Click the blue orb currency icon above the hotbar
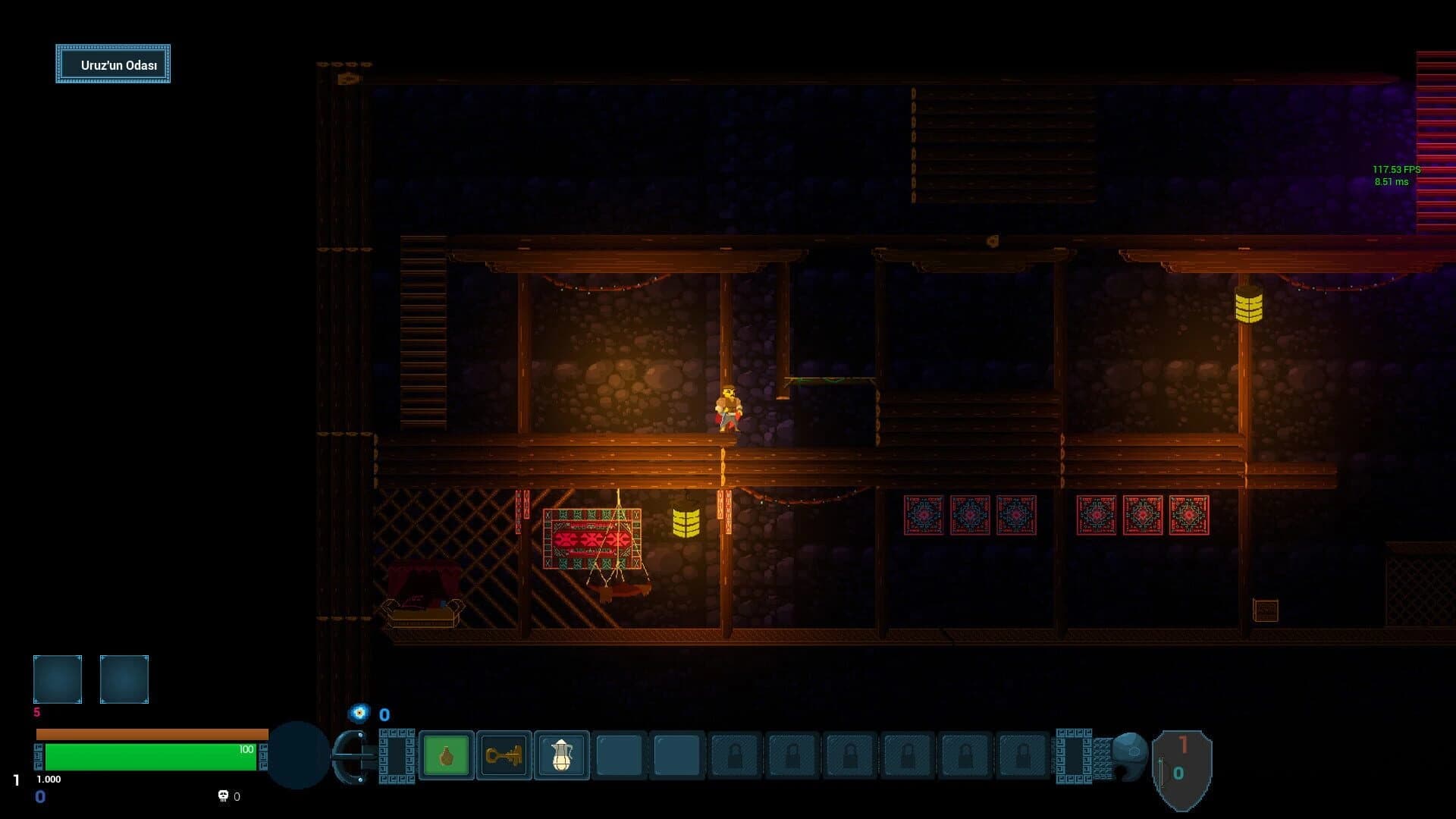The image size is (1456, 819). tap(357, 714)
